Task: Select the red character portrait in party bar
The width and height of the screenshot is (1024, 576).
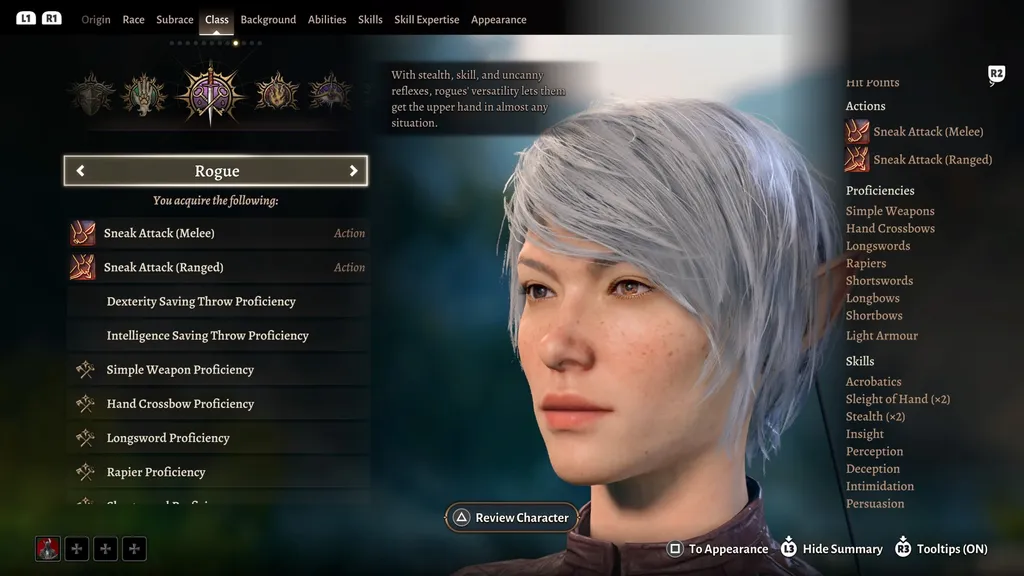Action: [48, 548]
